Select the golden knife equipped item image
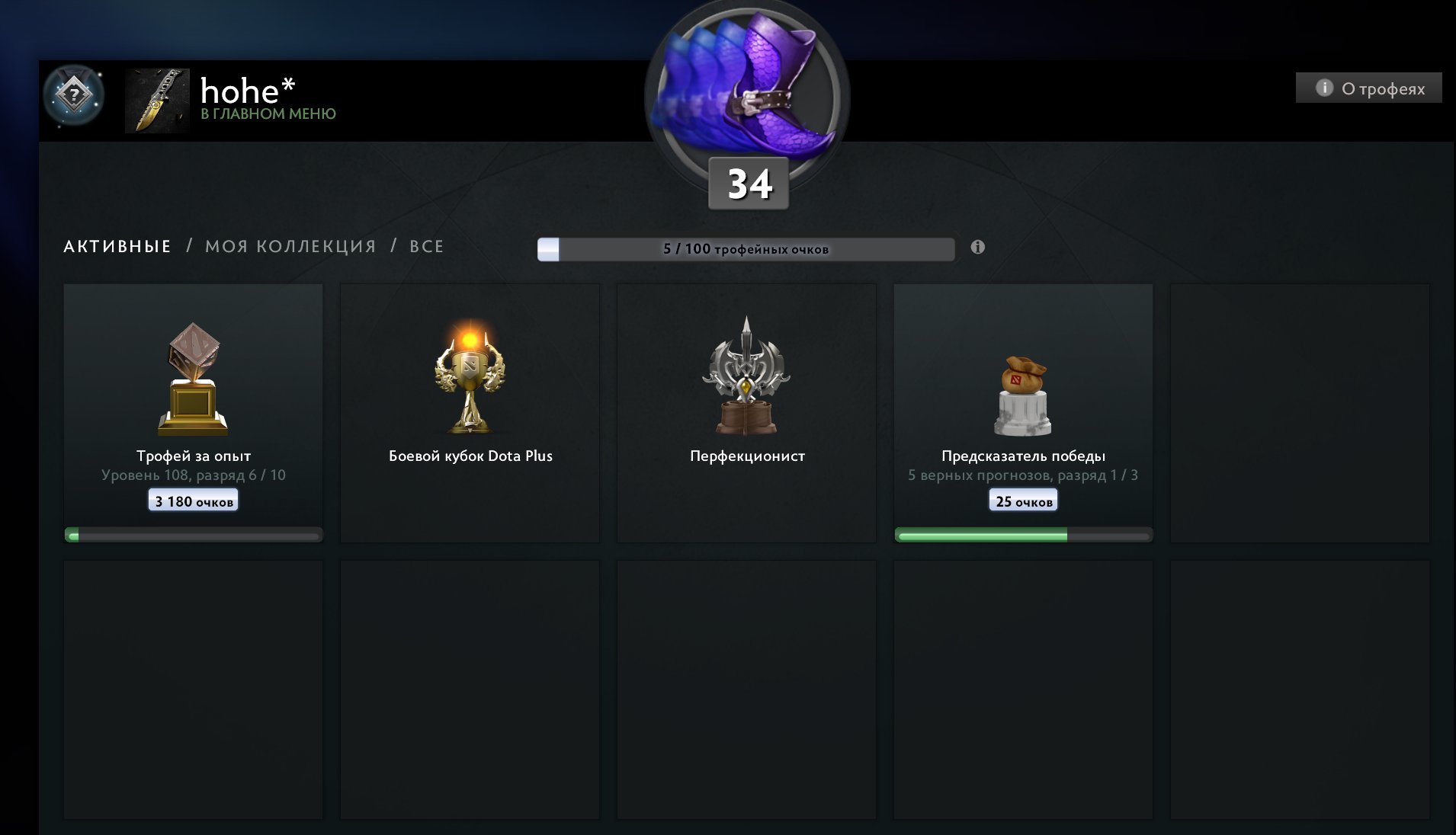Screen dimensions: 1456x835 click(156, 102)
